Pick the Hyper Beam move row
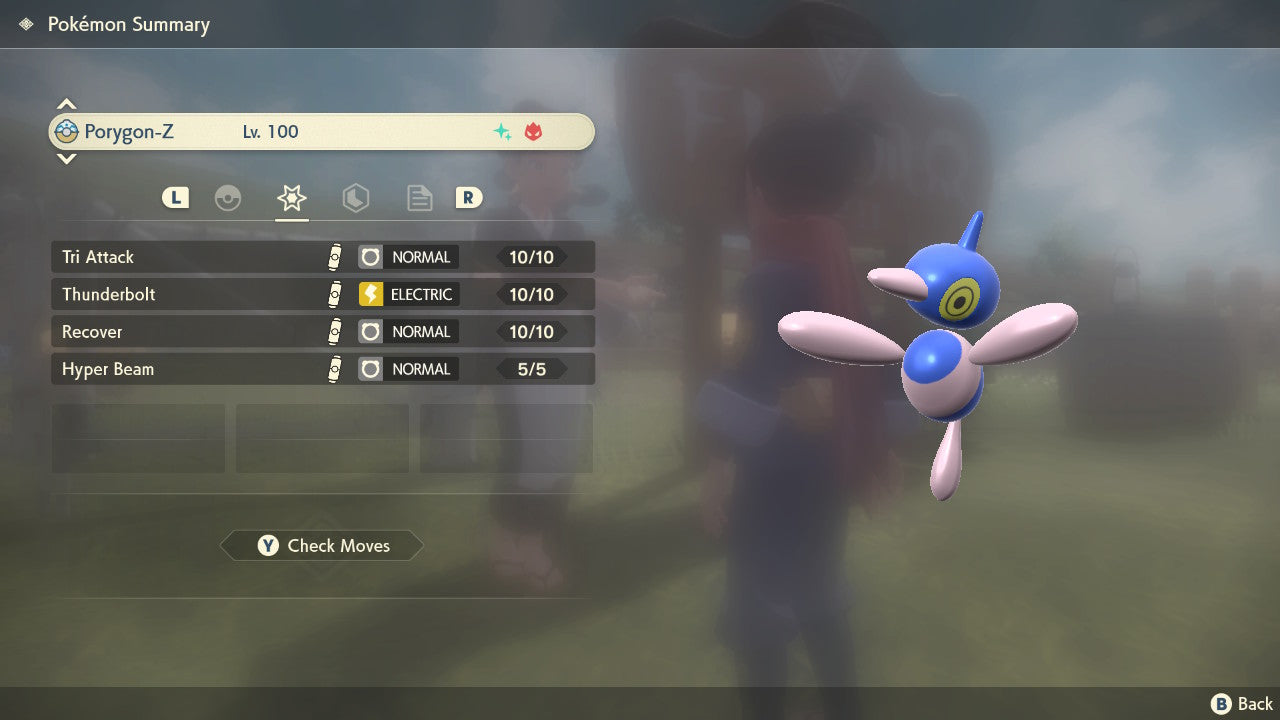This screenshot has width=1280, height=720. click(322, 369)
